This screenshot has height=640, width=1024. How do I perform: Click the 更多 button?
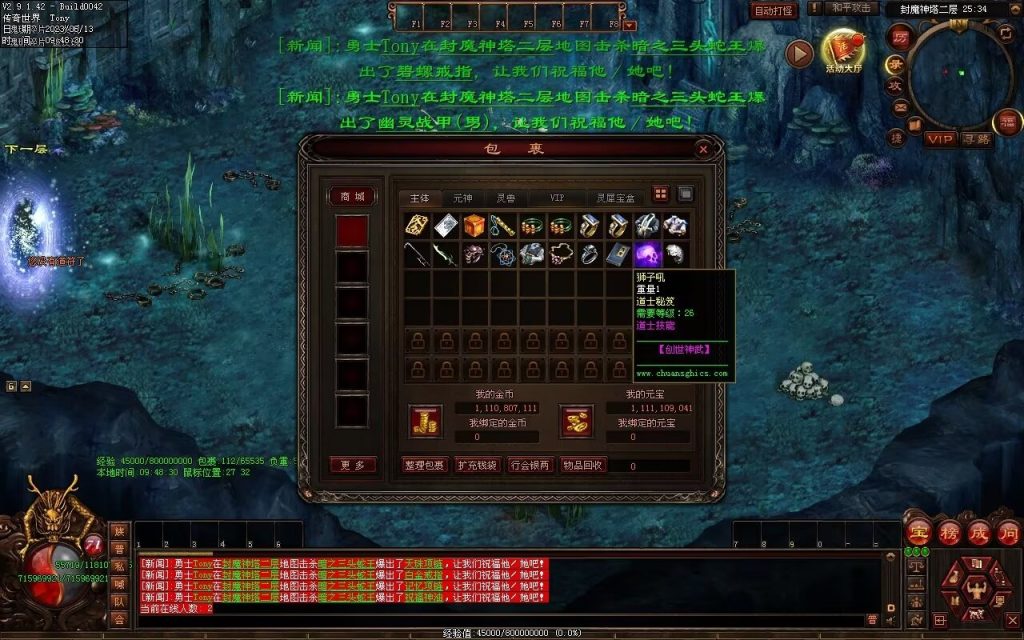click(353, 465)
